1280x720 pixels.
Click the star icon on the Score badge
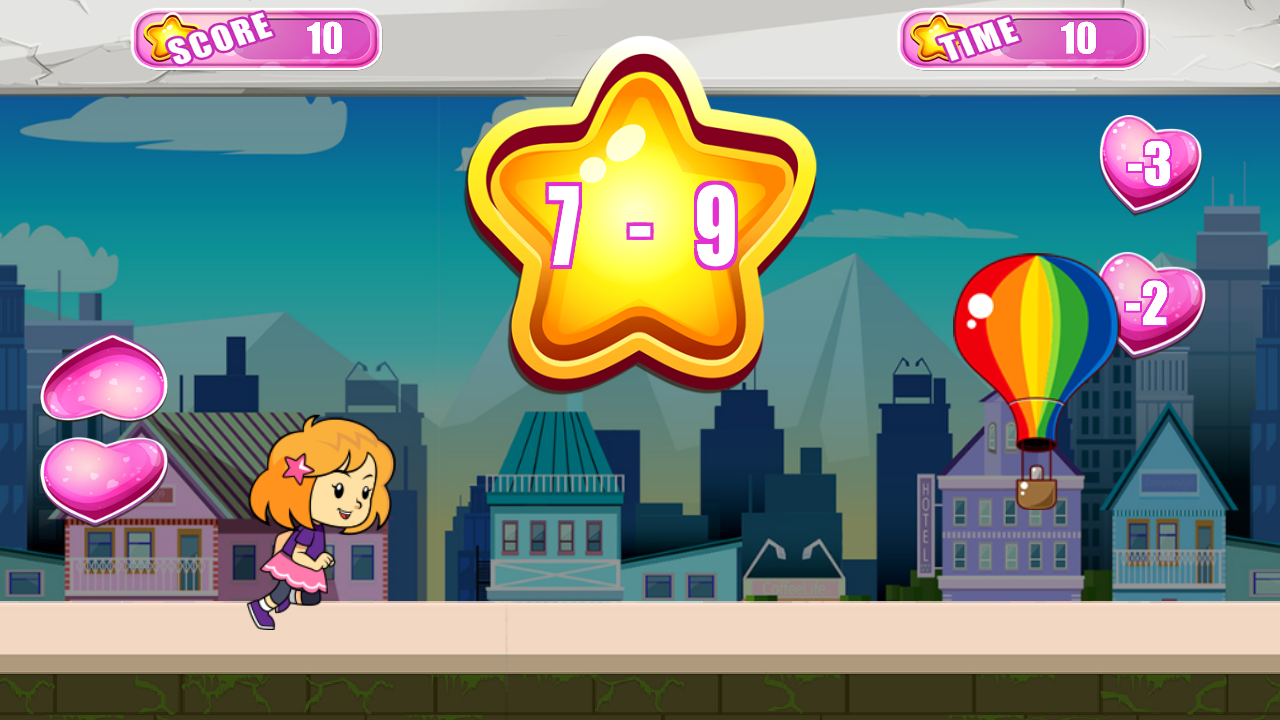166,38
